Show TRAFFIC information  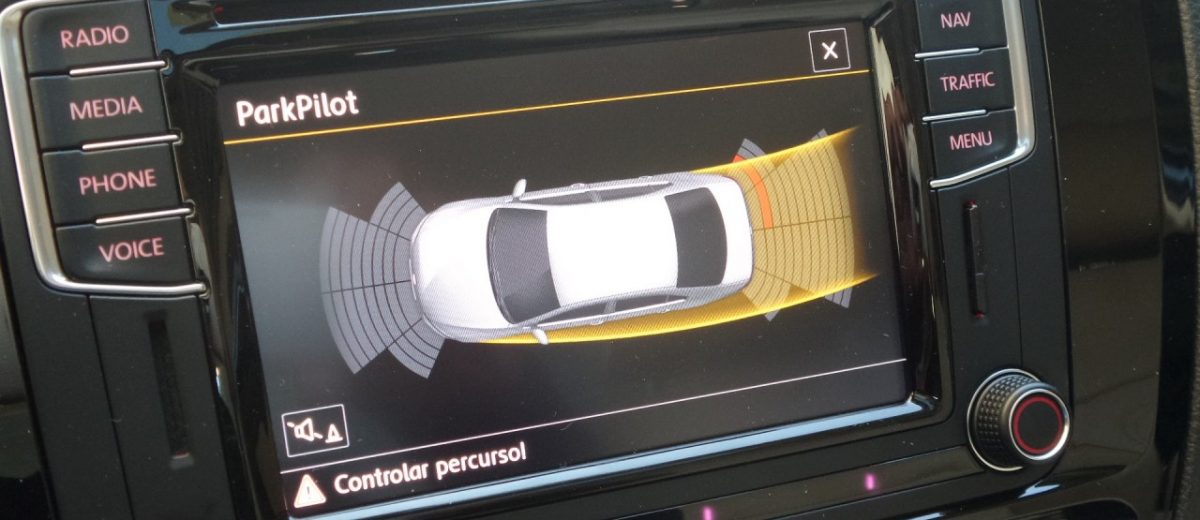[x=967, y=81]
